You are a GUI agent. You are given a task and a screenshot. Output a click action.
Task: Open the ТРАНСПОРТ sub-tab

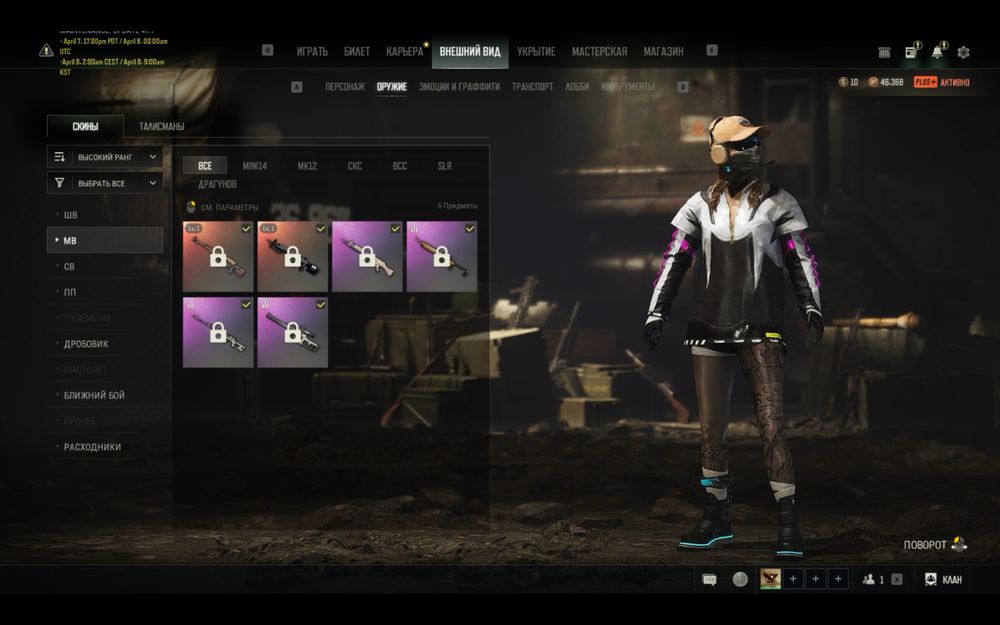pos(532,87)
